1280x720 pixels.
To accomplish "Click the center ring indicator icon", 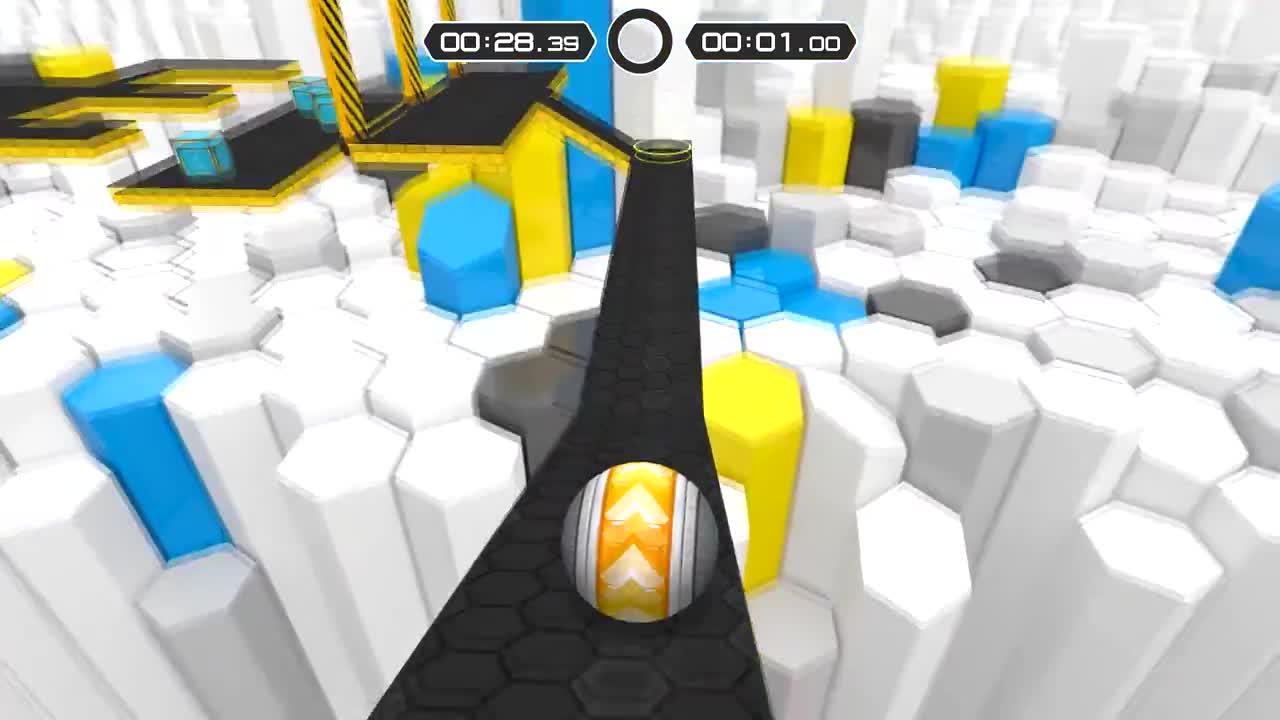I will [640, 40].
